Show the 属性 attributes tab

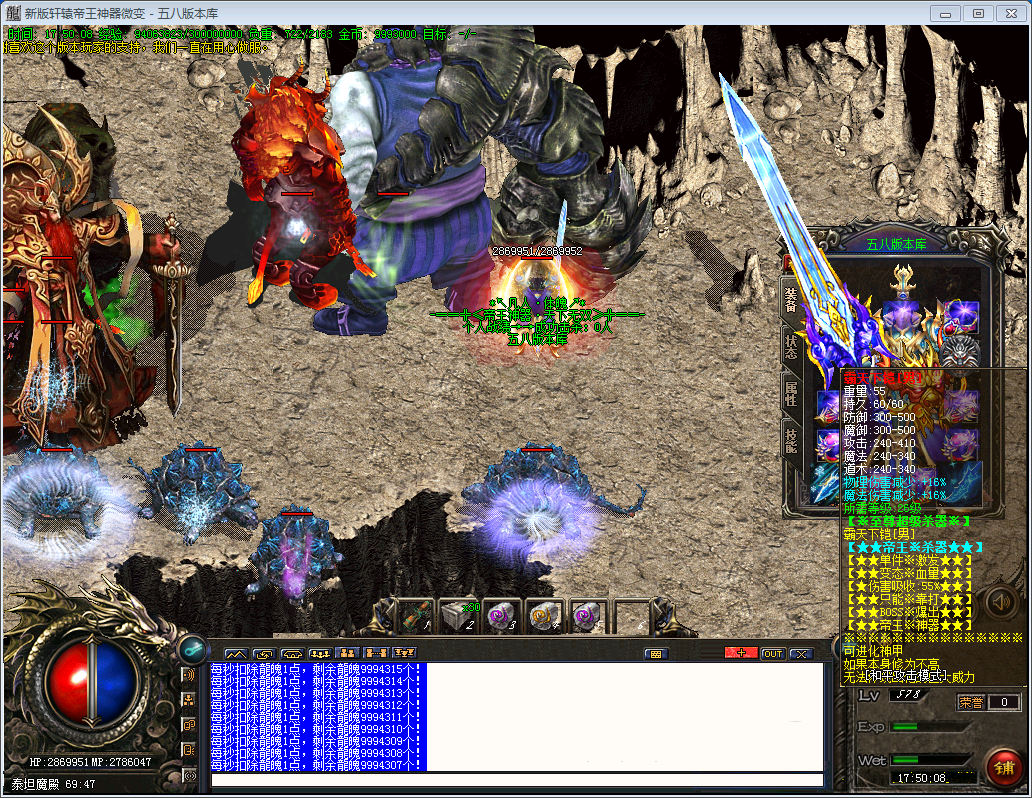click(x=790, y=394)
